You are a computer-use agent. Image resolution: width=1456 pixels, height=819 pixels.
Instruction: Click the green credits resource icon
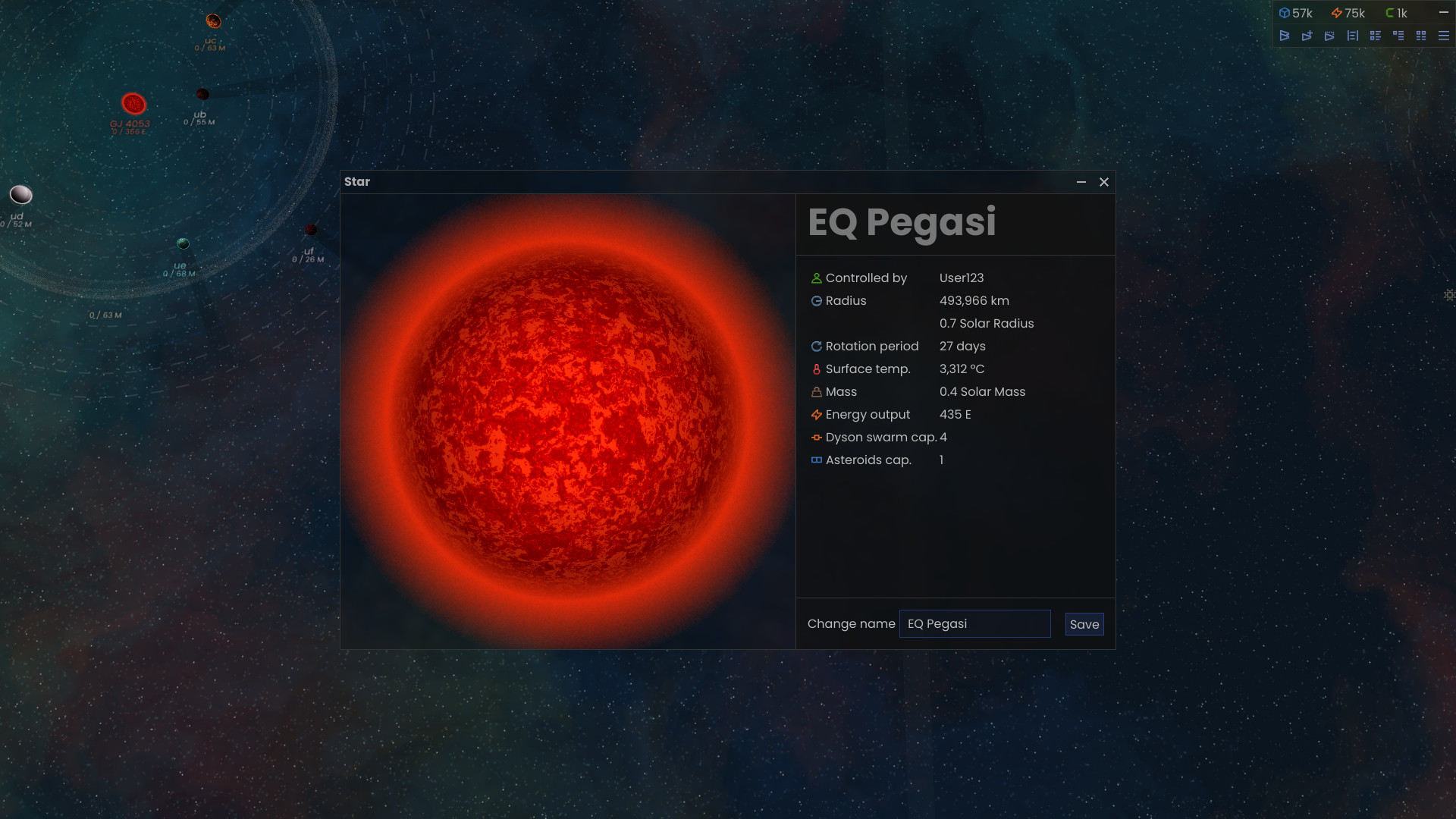(1389, 13)
